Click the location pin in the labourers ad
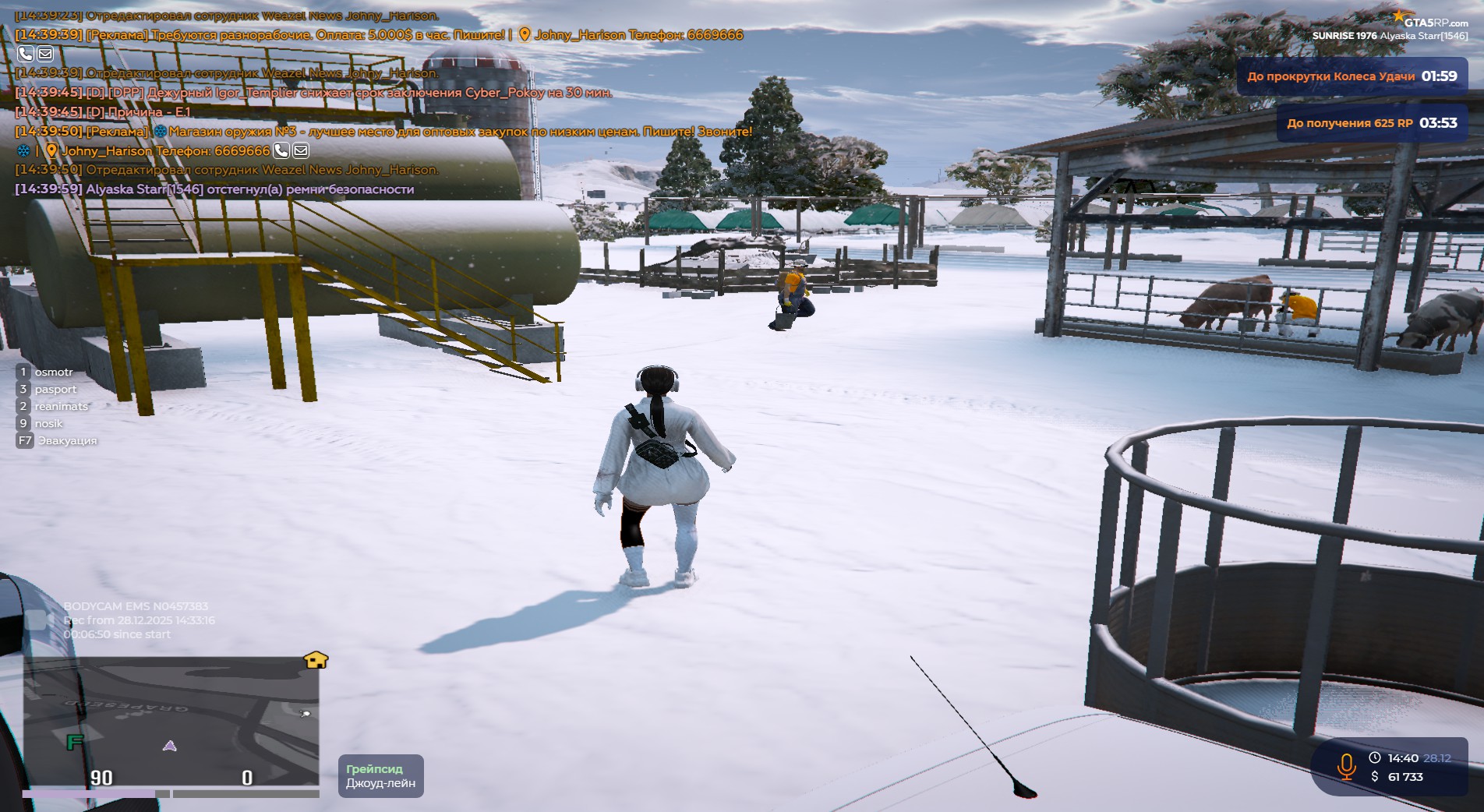This screenshot has height=812, width=1484. tap(525, 34)
